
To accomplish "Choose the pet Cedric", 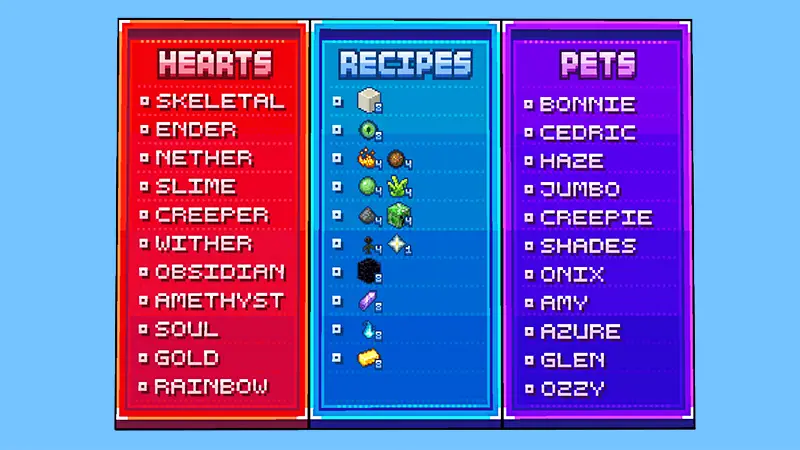I will (x=588, y=133).
